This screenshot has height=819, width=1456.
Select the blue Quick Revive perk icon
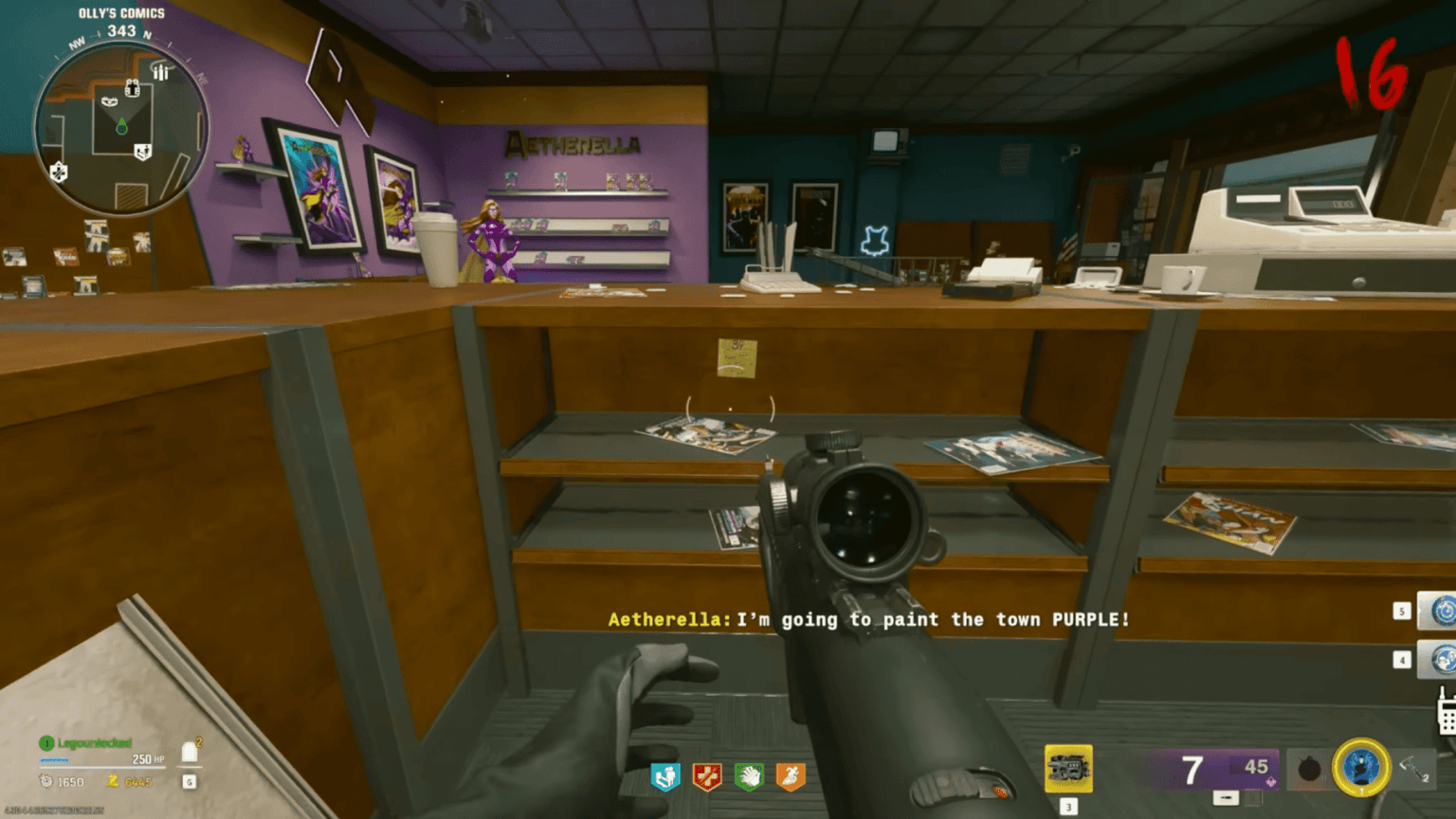pyautogui.click(x=665, y=774)
